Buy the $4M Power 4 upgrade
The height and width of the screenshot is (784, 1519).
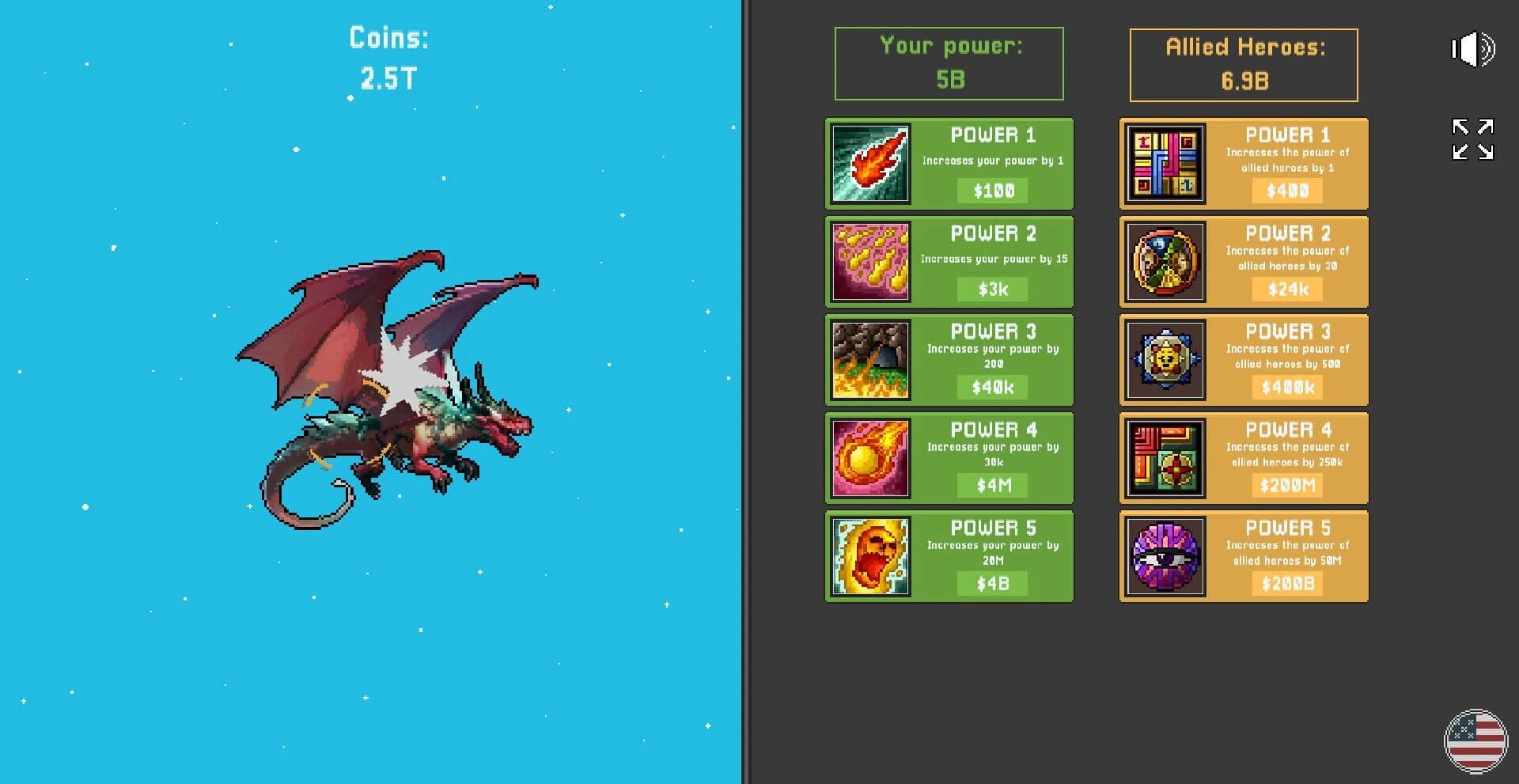[x=991, y=485]
